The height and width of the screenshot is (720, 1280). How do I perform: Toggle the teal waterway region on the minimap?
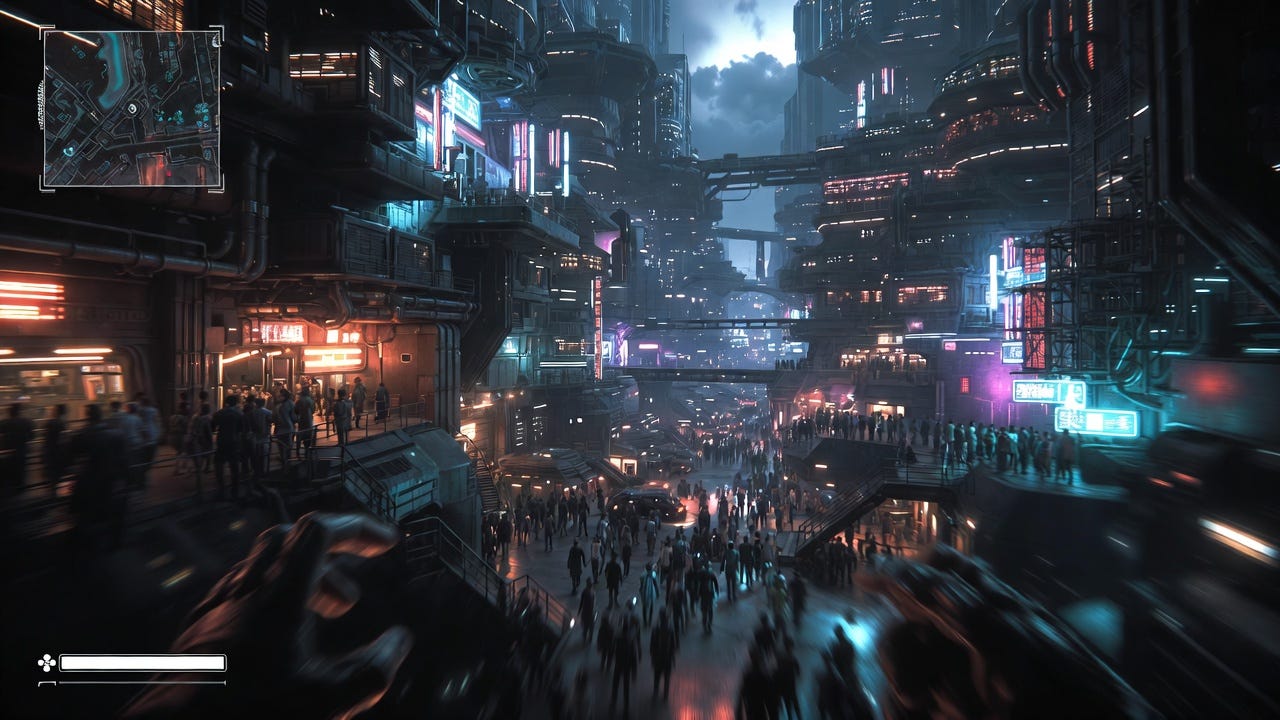[x=114, y=69]
